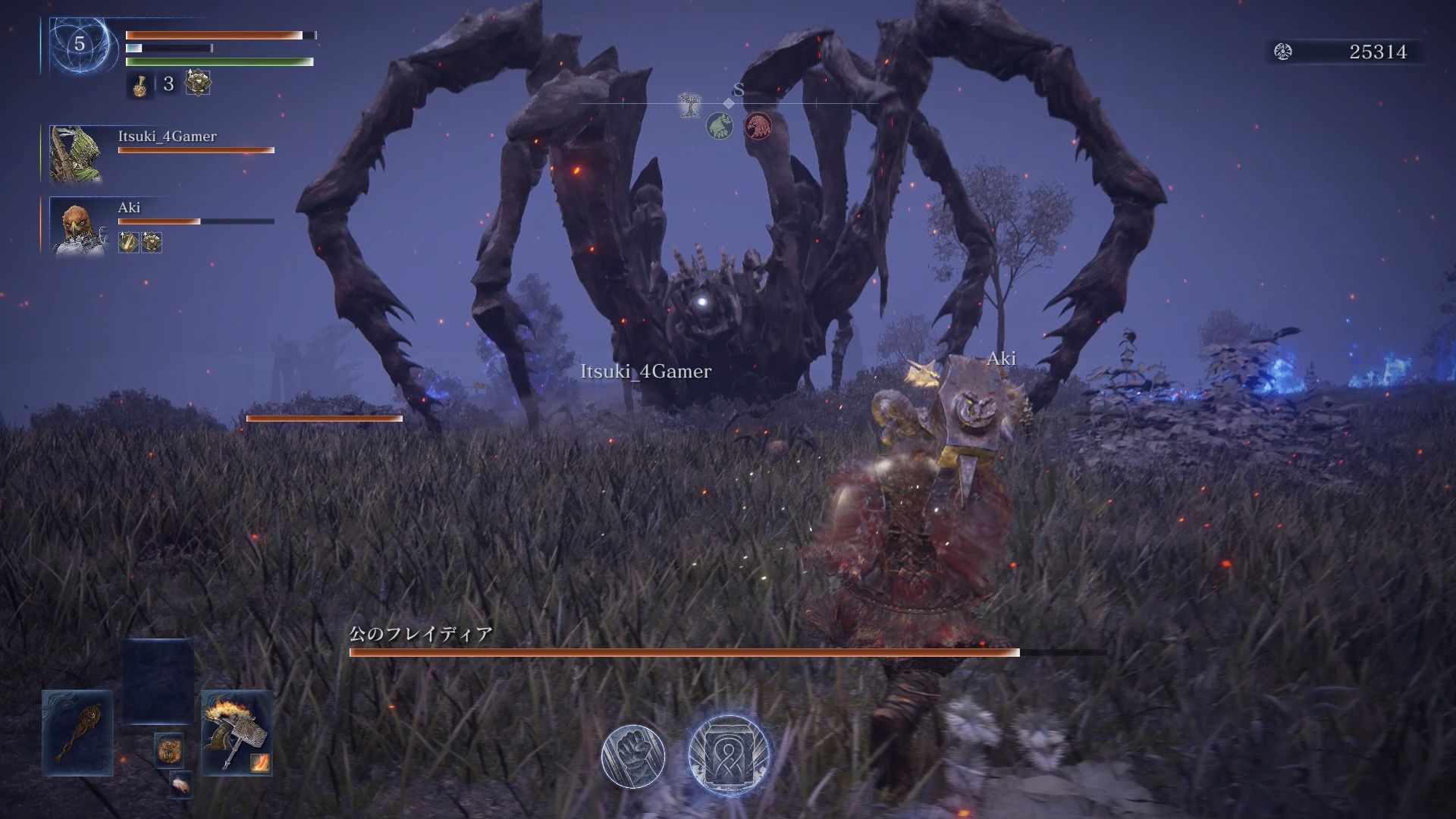The height and width of the screenshot is (819, 1456).
Task: Select the flaming hammer weapon slot
Action: pyautogui.click(x=237, y=733)
